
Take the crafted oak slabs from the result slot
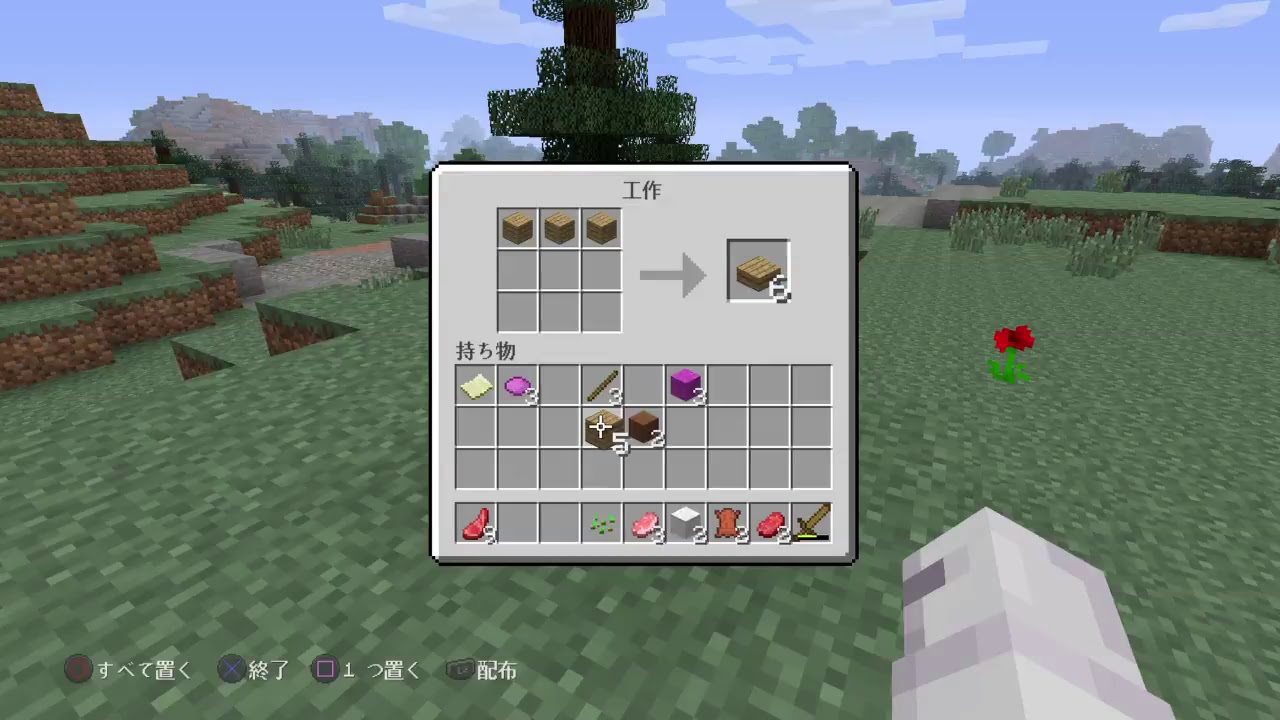click(x=757, y=269)
